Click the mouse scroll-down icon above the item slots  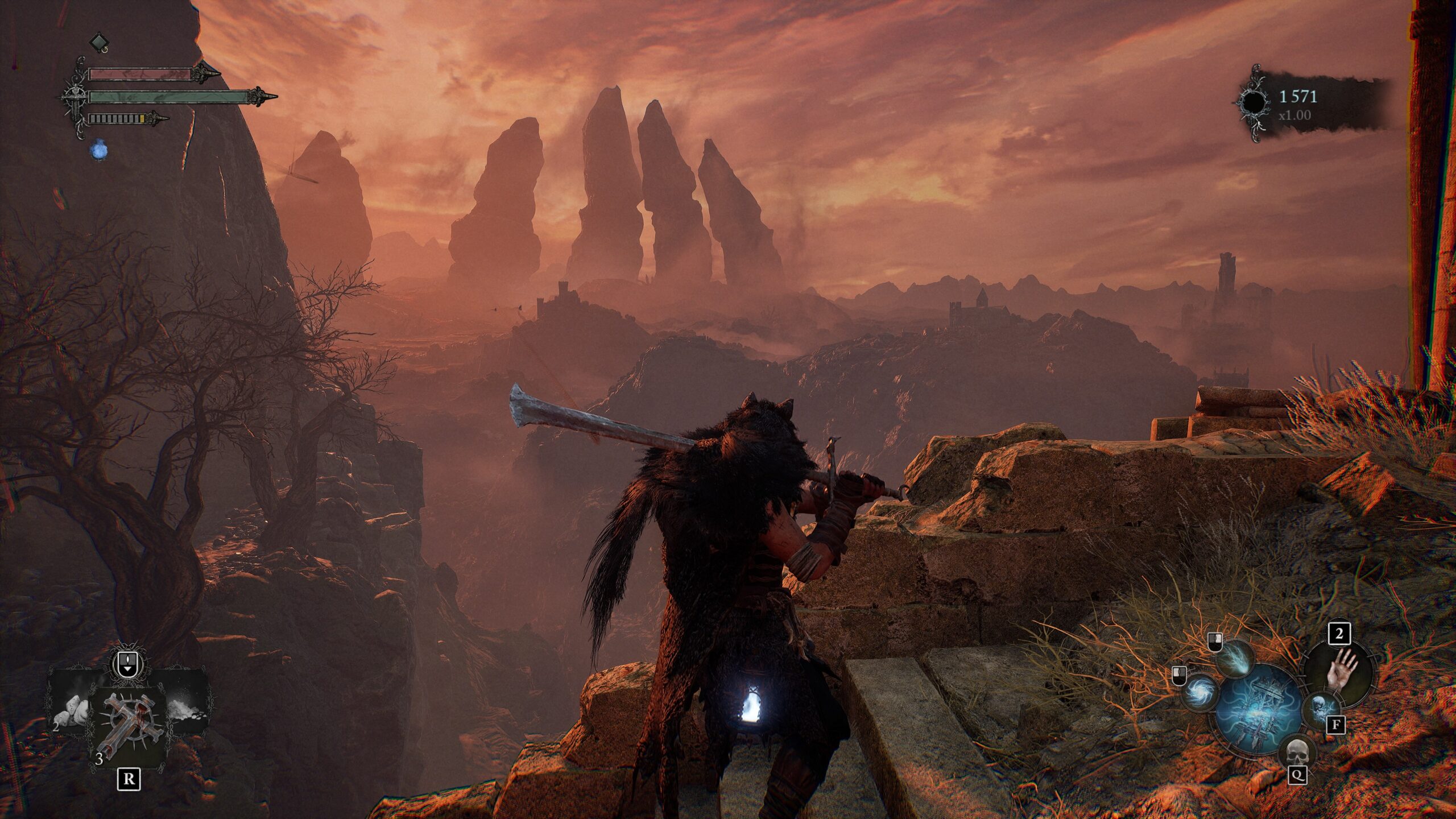[x=127, y=663]
